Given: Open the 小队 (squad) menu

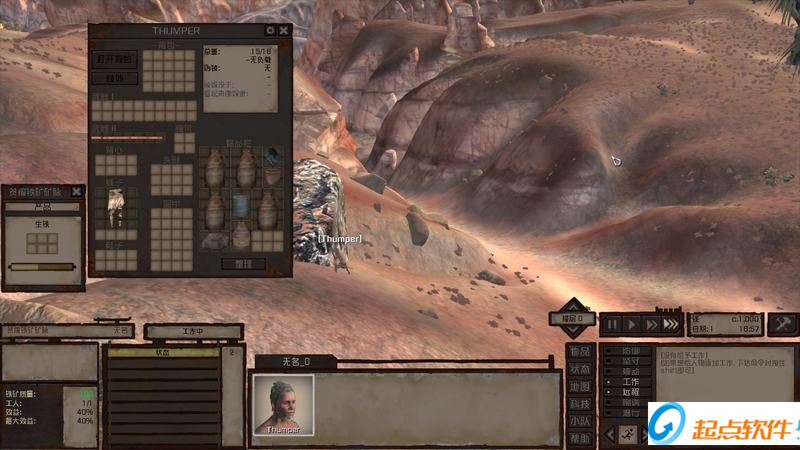Looking at the screenshot, I should click(579, 421).
